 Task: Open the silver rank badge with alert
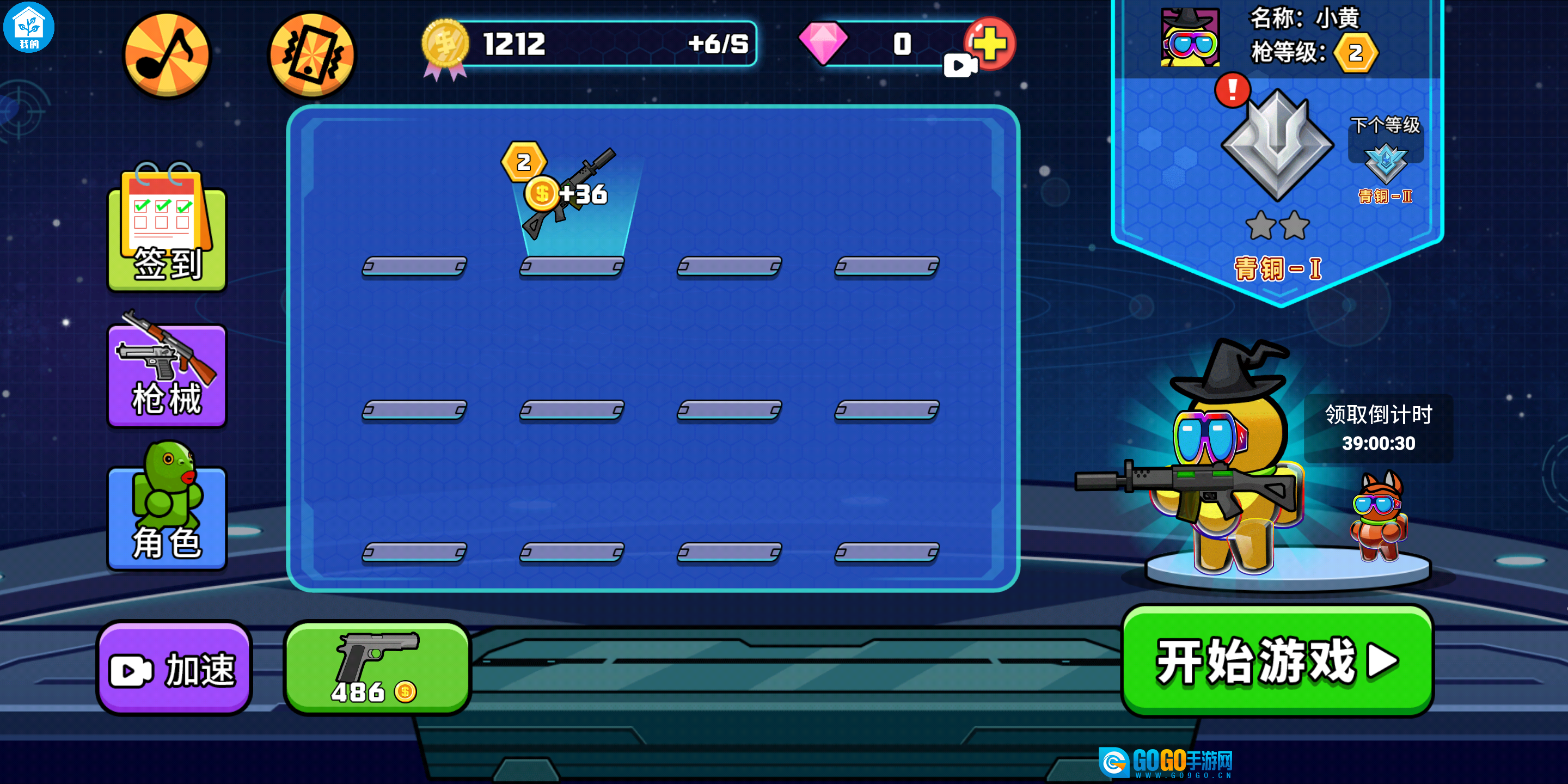[1276, 144]
